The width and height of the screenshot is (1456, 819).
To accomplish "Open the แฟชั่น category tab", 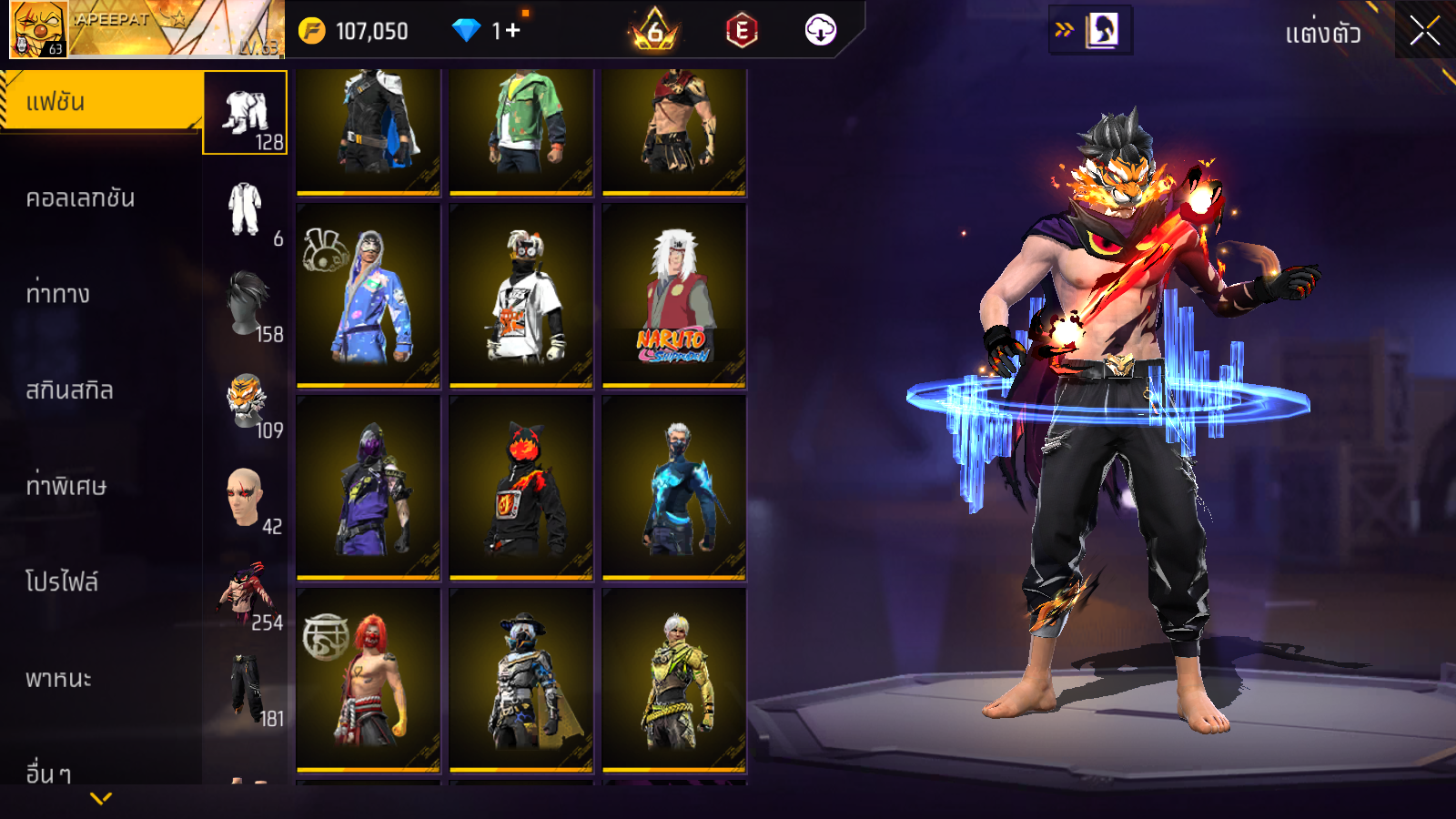I will click(100, 102).
